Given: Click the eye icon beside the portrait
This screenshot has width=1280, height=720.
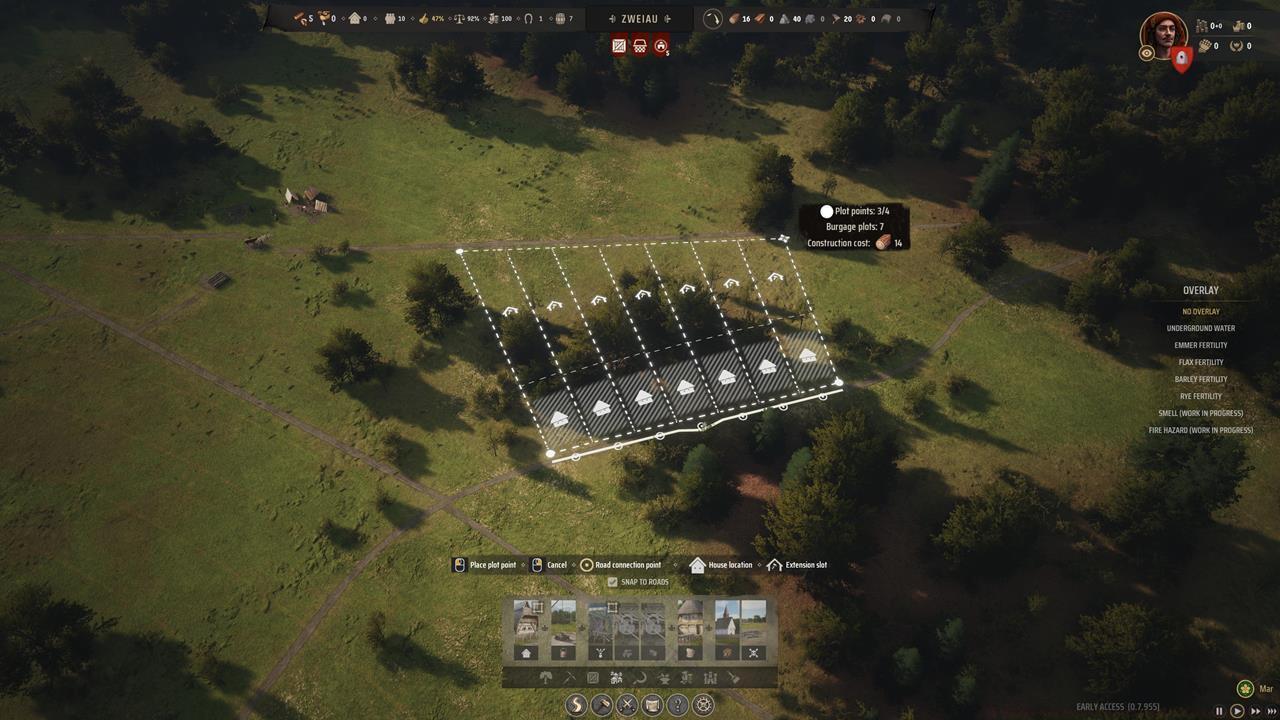Looking at the screenshot, I should click(x=1146, y=54).
